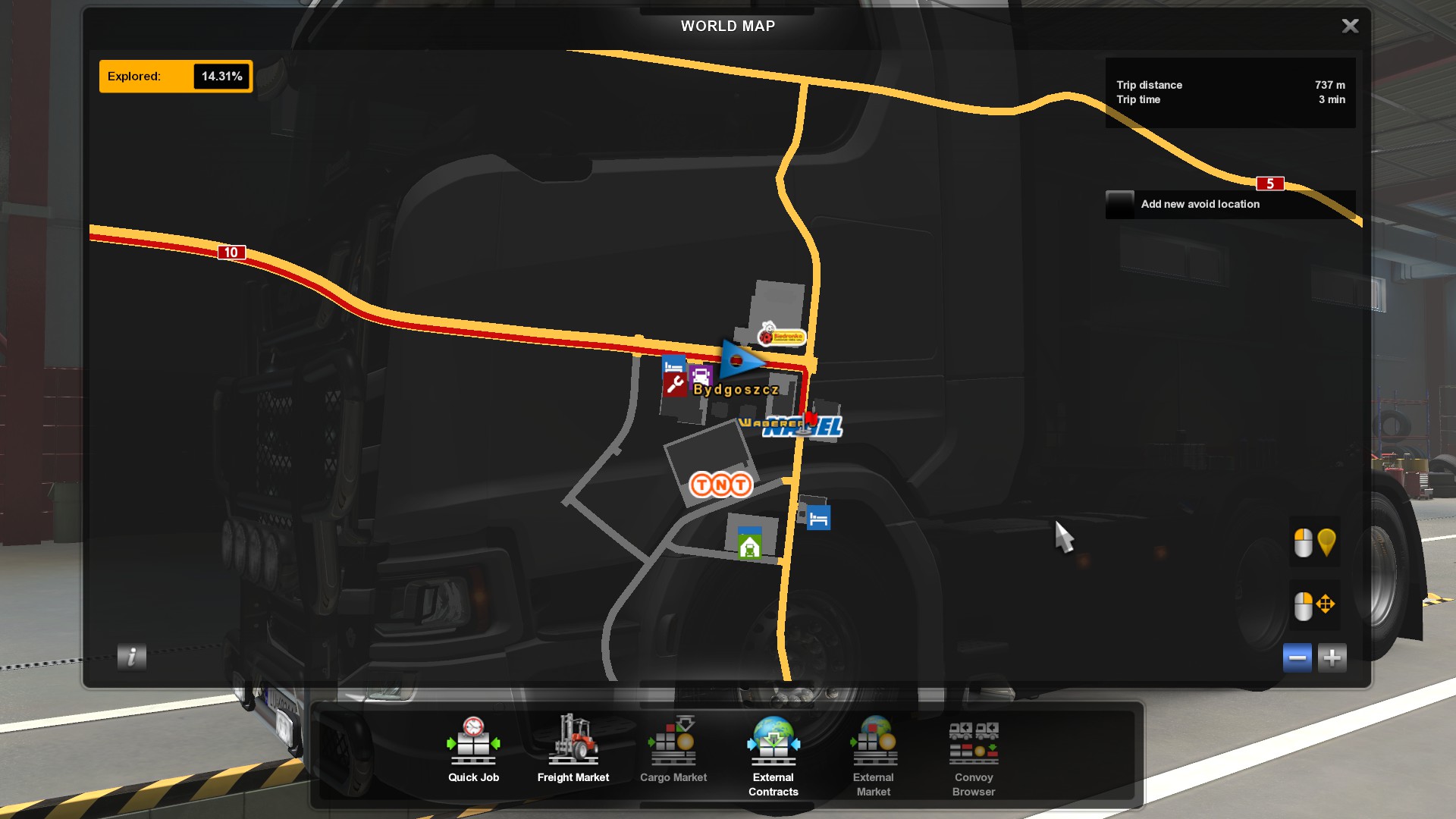Screen dimensions: 1456x819
Task: Select the Biedronka company marker
Action: click(x=782, y=334)
